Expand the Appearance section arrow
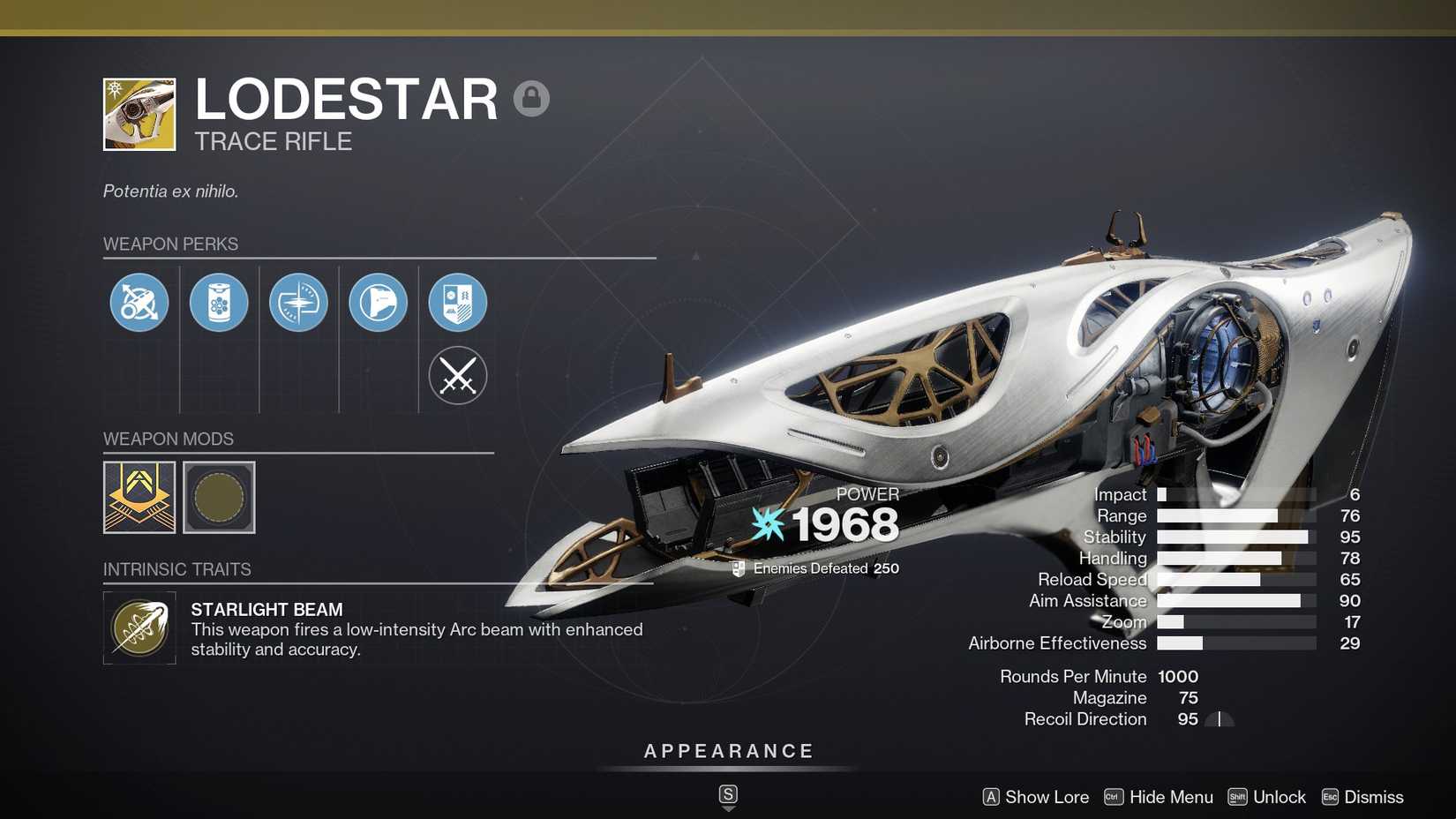 (x=727, y=795)
